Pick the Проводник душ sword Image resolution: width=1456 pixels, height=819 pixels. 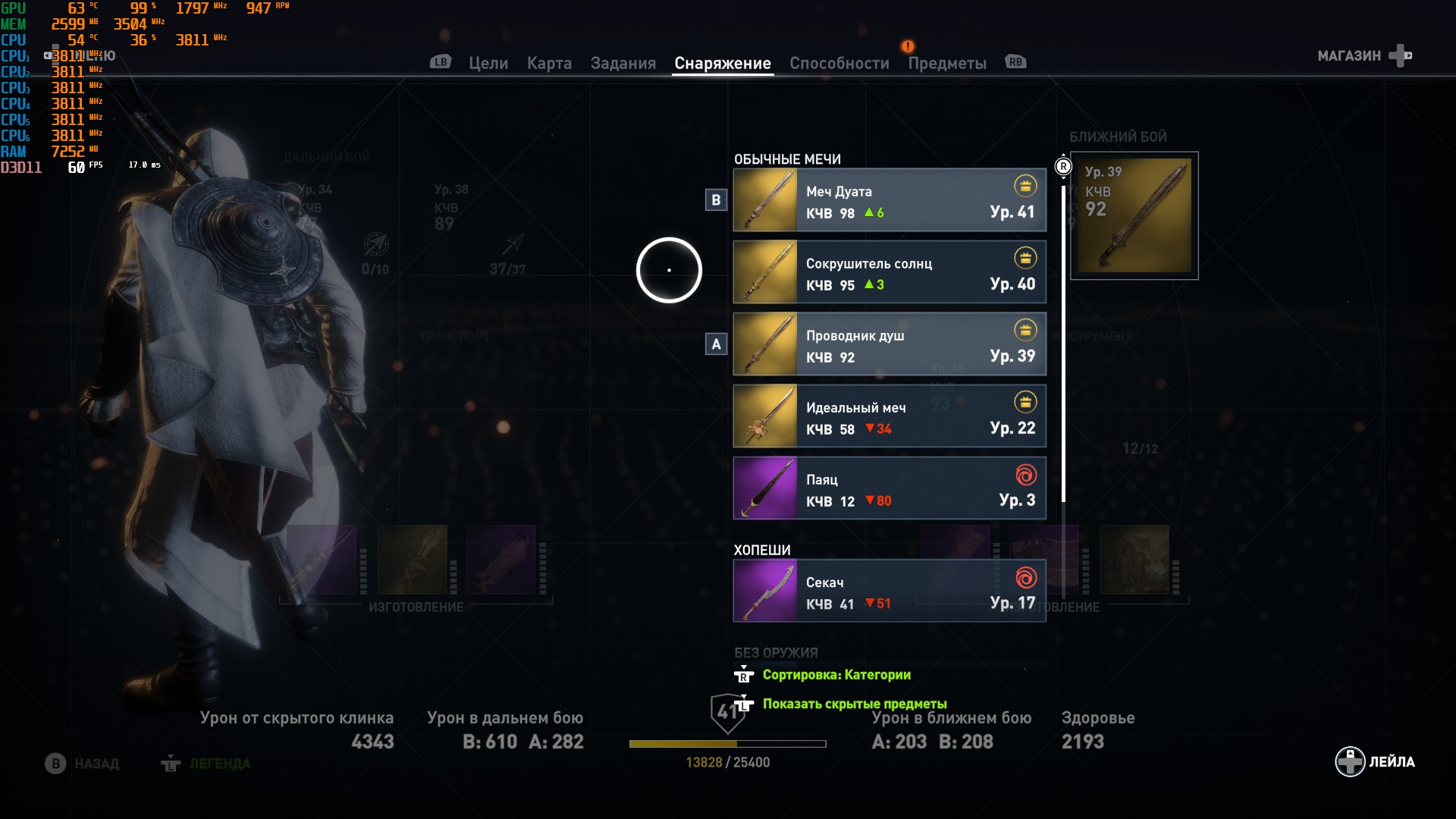pos(889,344)
